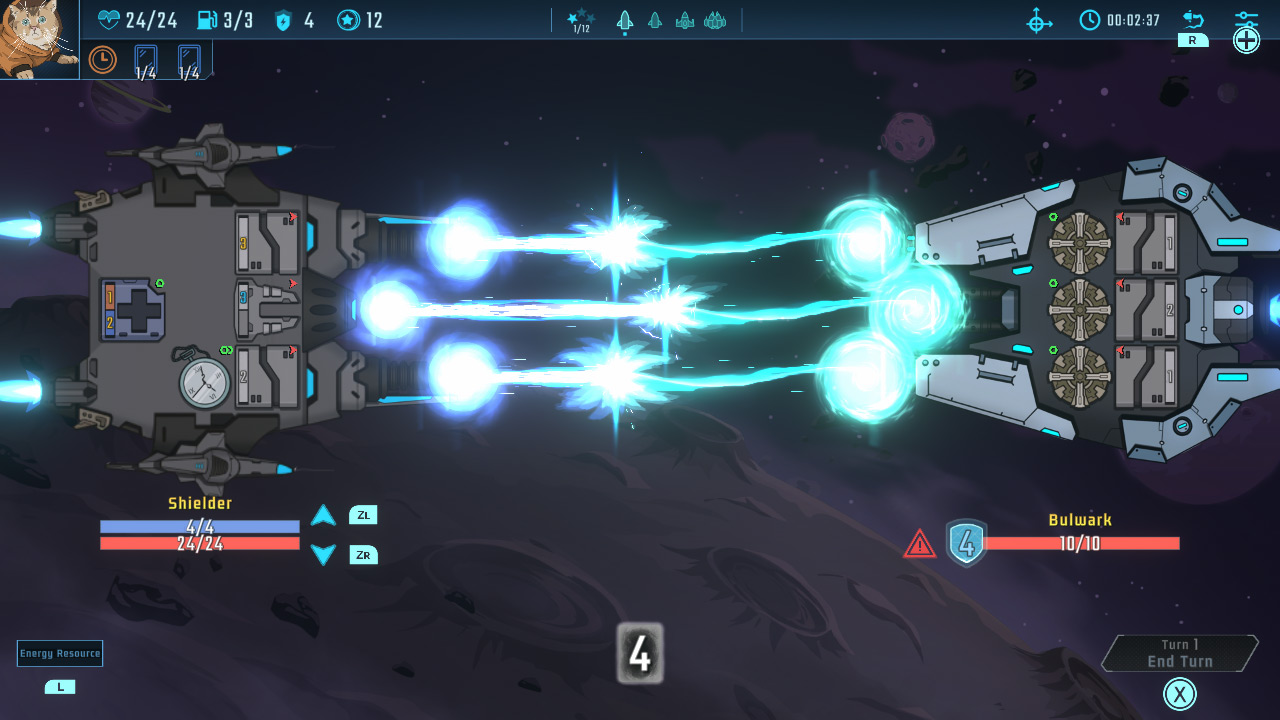
Task: Click the second 1/4 shield charge toggle
Action: pos(189,61)
